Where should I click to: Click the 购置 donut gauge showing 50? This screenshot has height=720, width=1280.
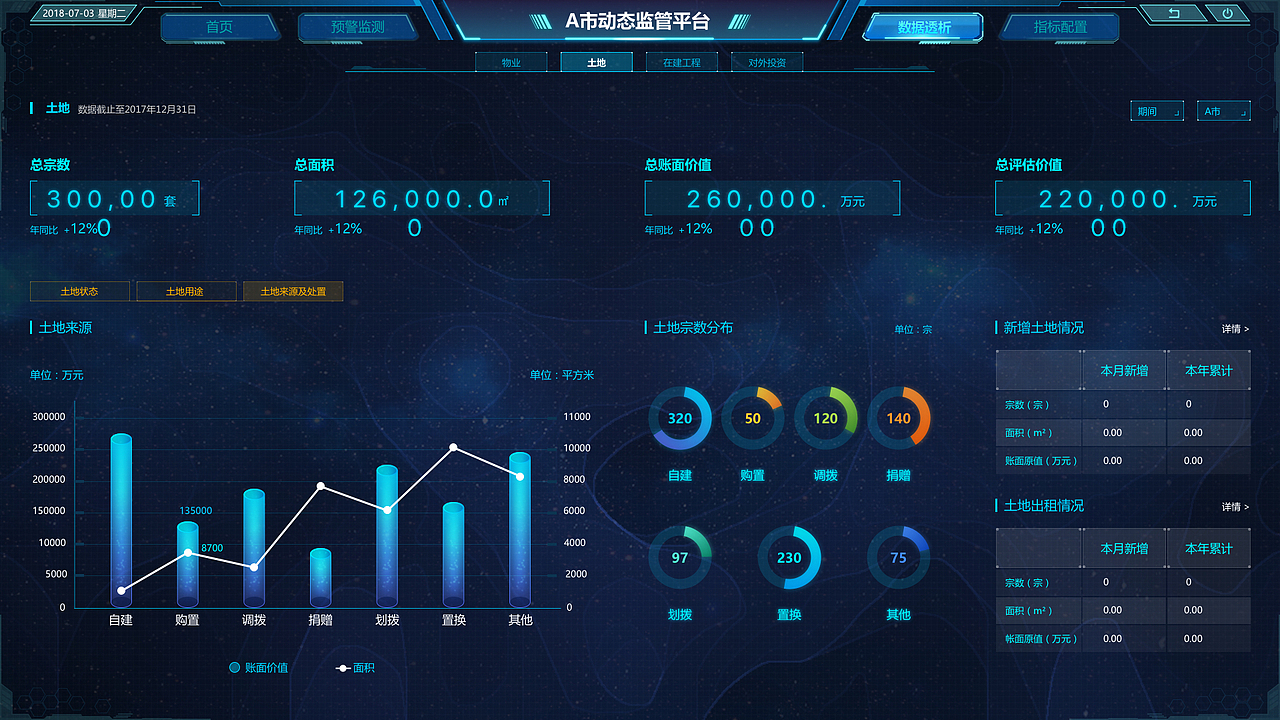[753, 419]
